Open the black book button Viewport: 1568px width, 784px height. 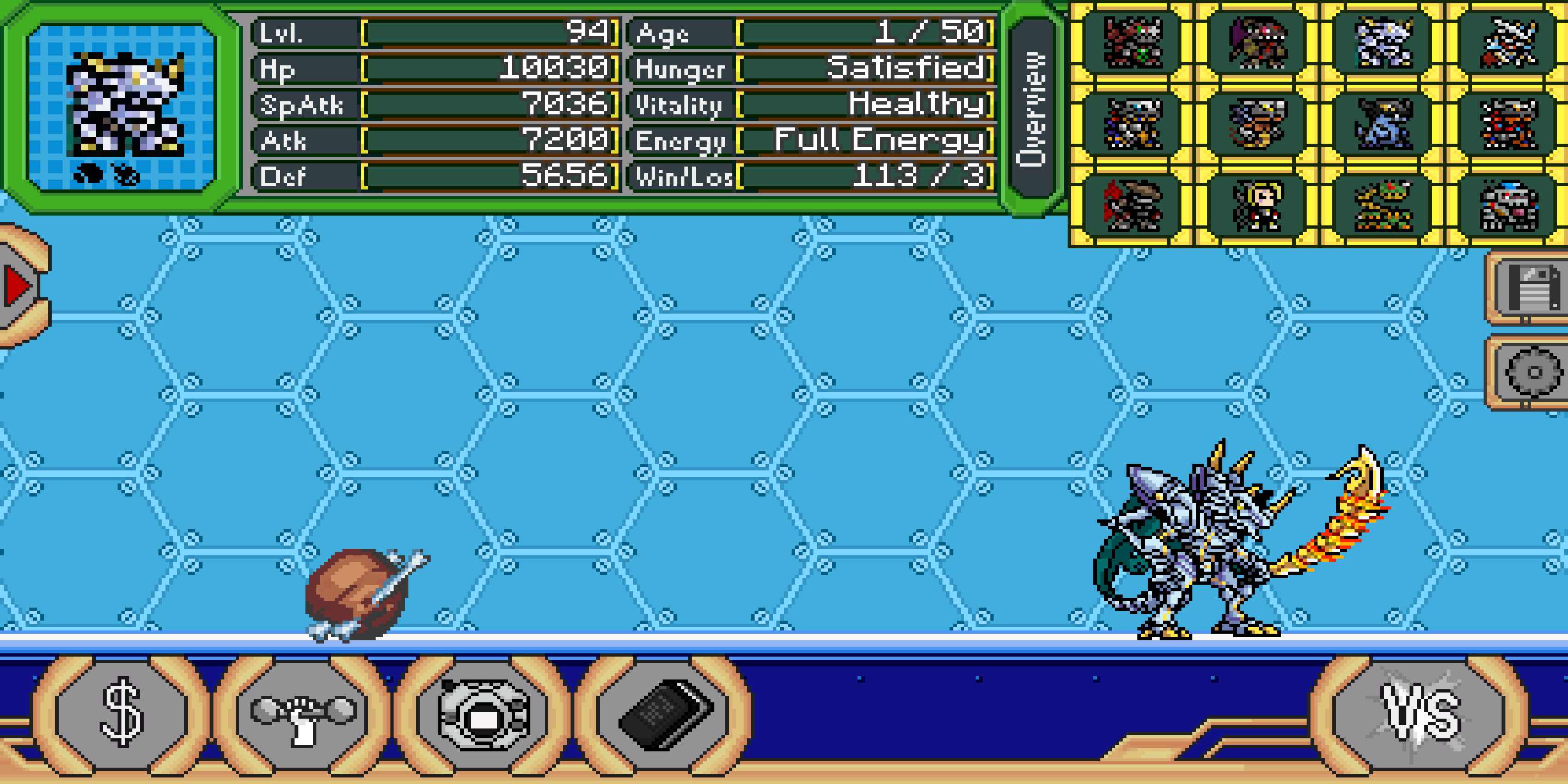(664, 713)
